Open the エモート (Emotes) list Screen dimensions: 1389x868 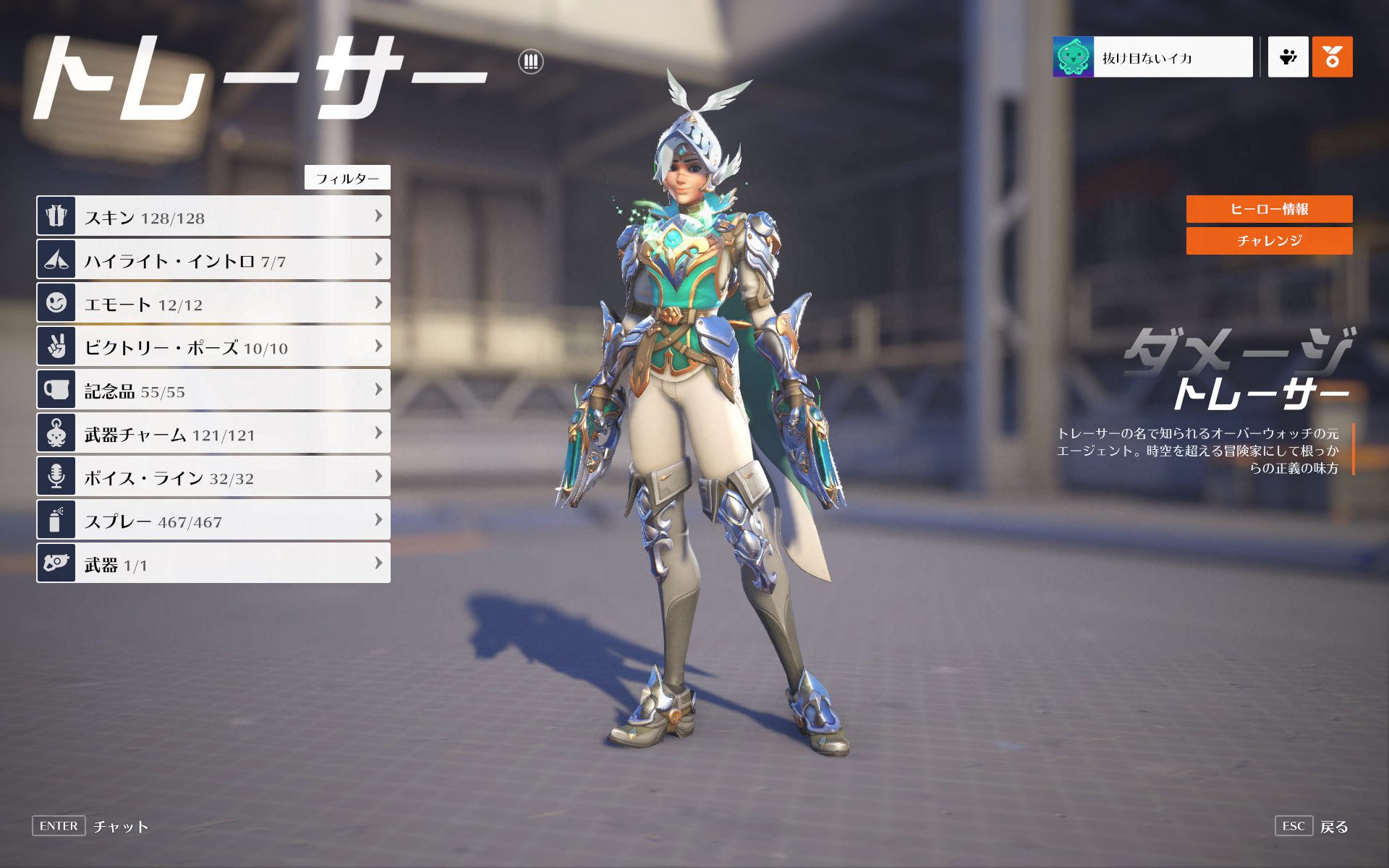click(213, 303)
